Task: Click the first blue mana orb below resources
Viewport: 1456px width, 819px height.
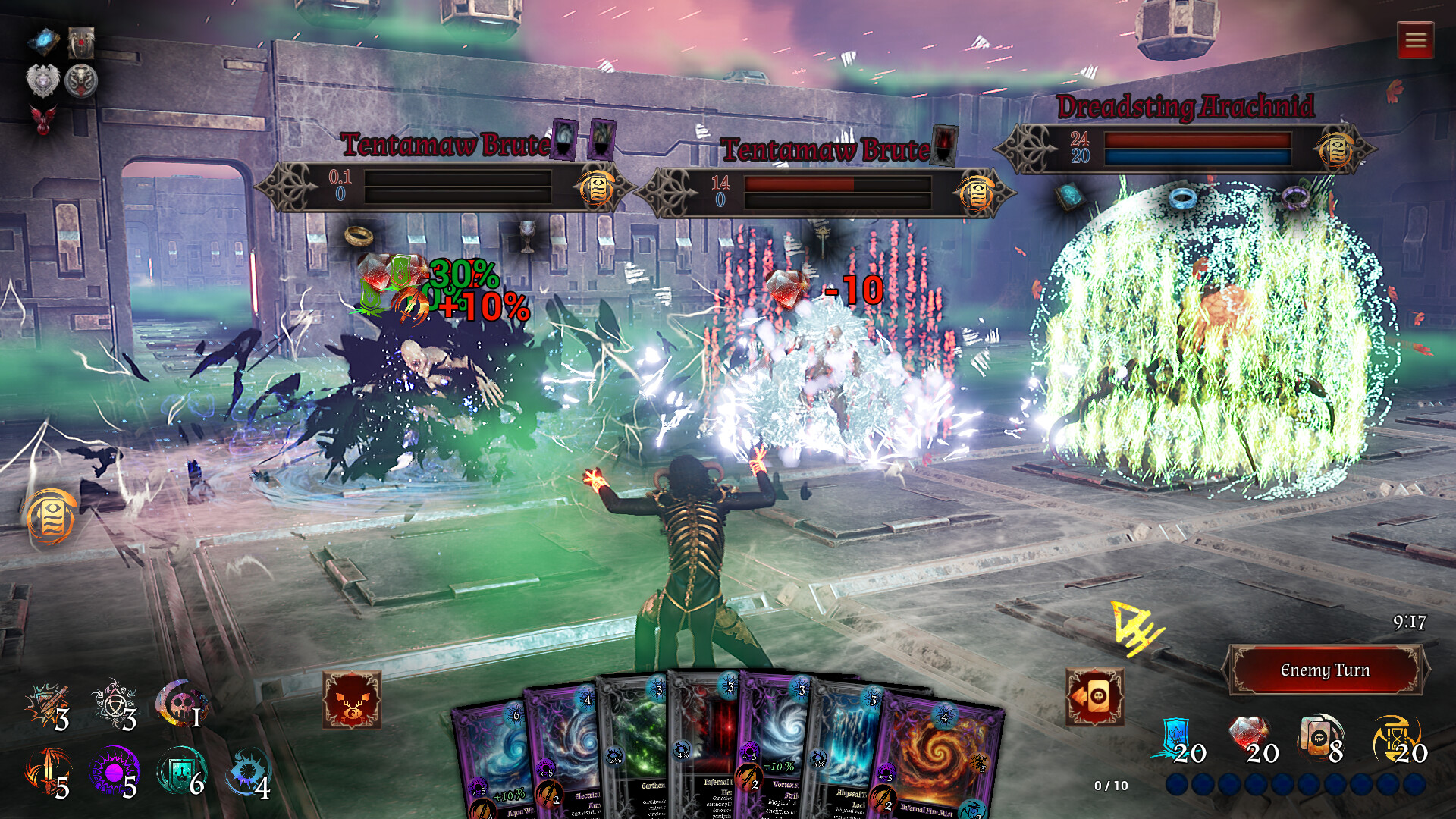Action: 1178,784
